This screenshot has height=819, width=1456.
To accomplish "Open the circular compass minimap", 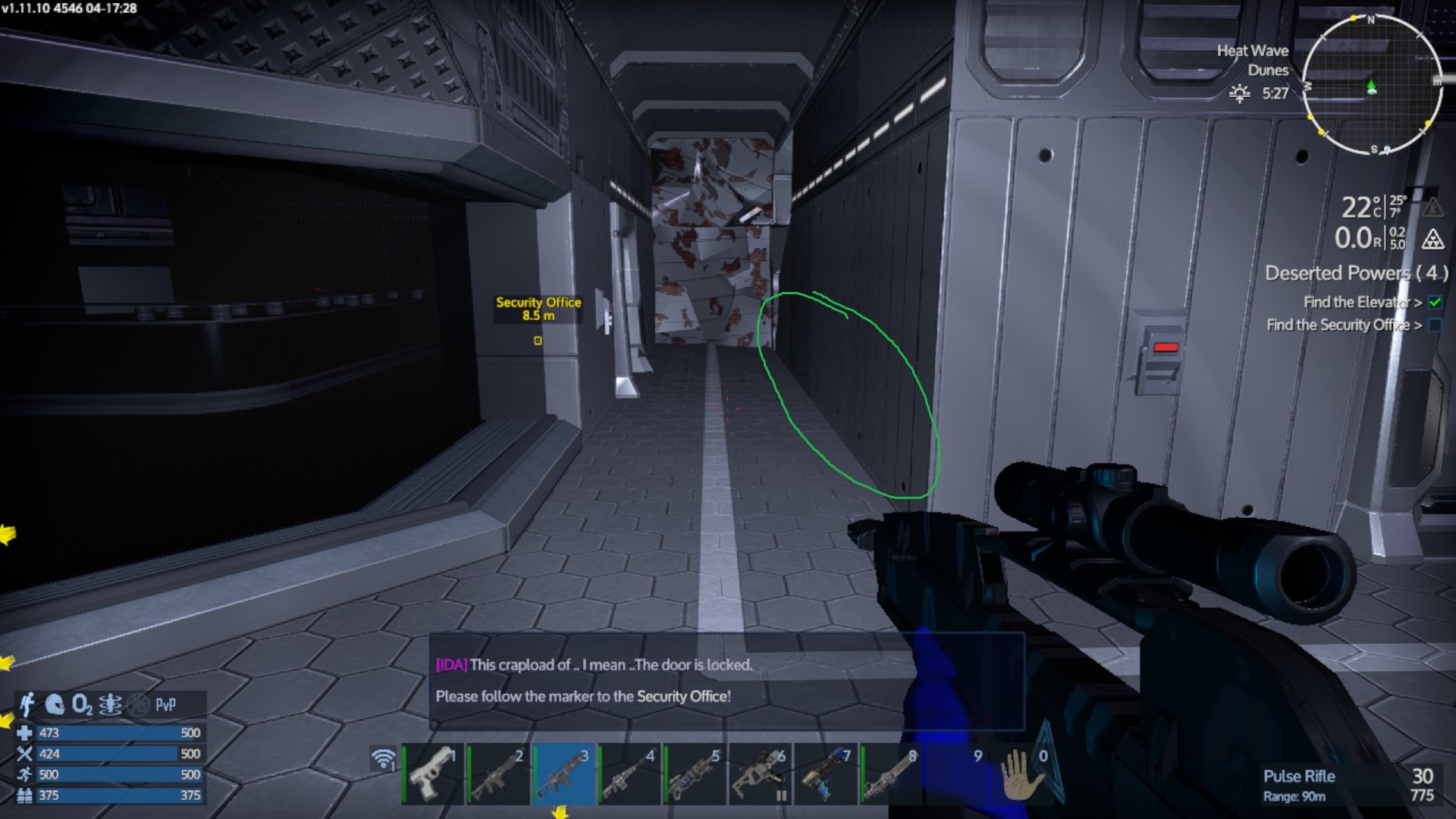I will point(1372,85).
